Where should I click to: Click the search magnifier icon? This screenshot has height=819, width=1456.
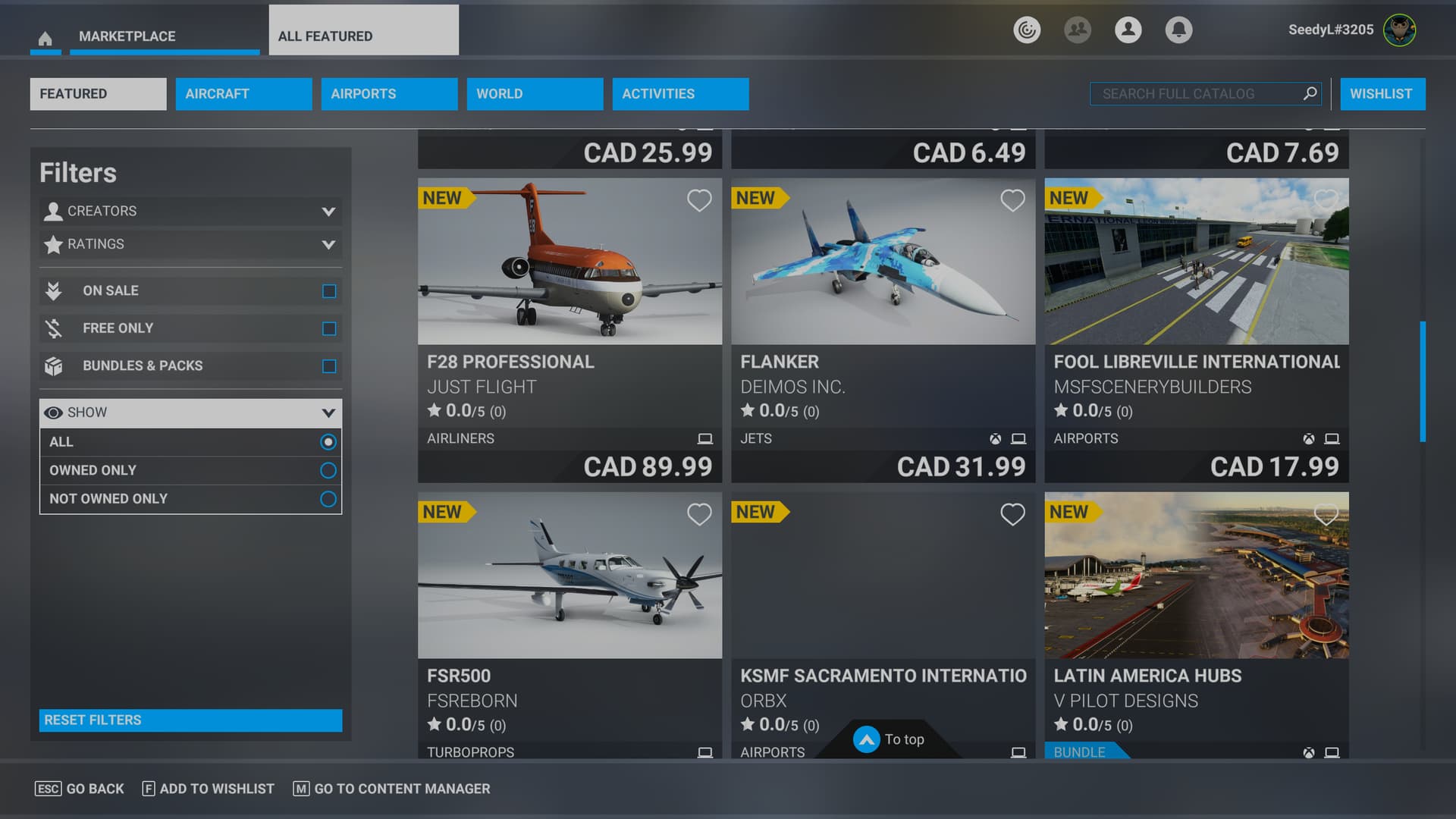coord(1310,93)
